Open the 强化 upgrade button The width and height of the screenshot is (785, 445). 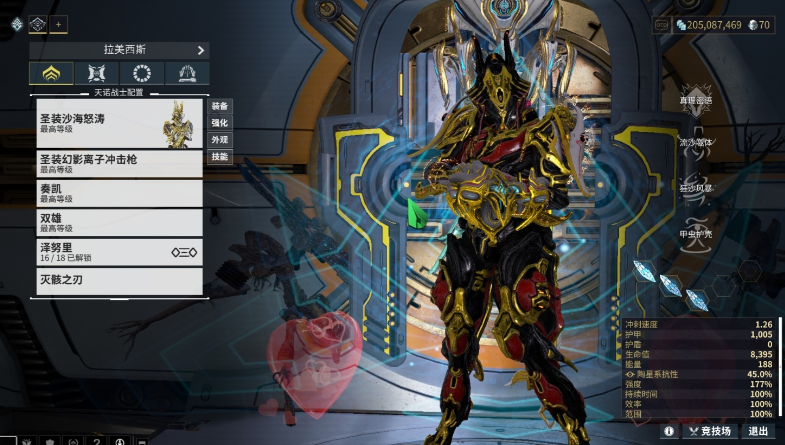click(219, 123)
